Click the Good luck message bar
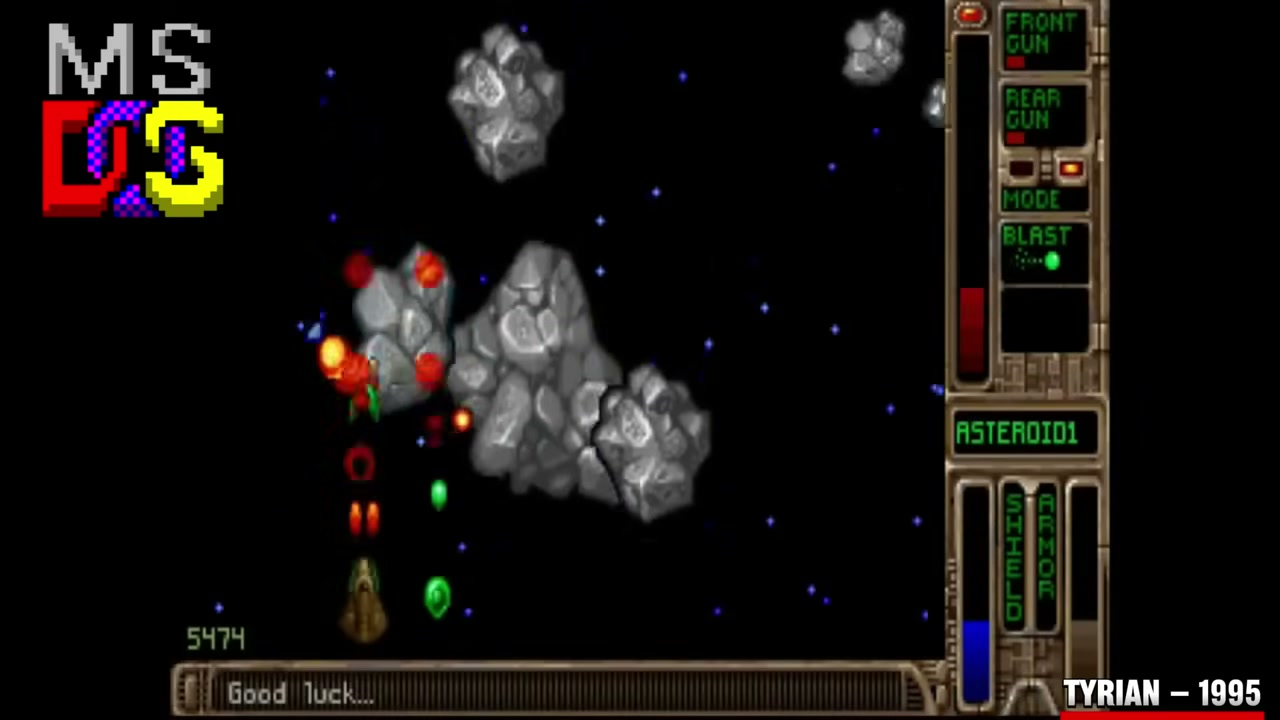This screenshot has height=720, width=1280. [x=300, y=694]
